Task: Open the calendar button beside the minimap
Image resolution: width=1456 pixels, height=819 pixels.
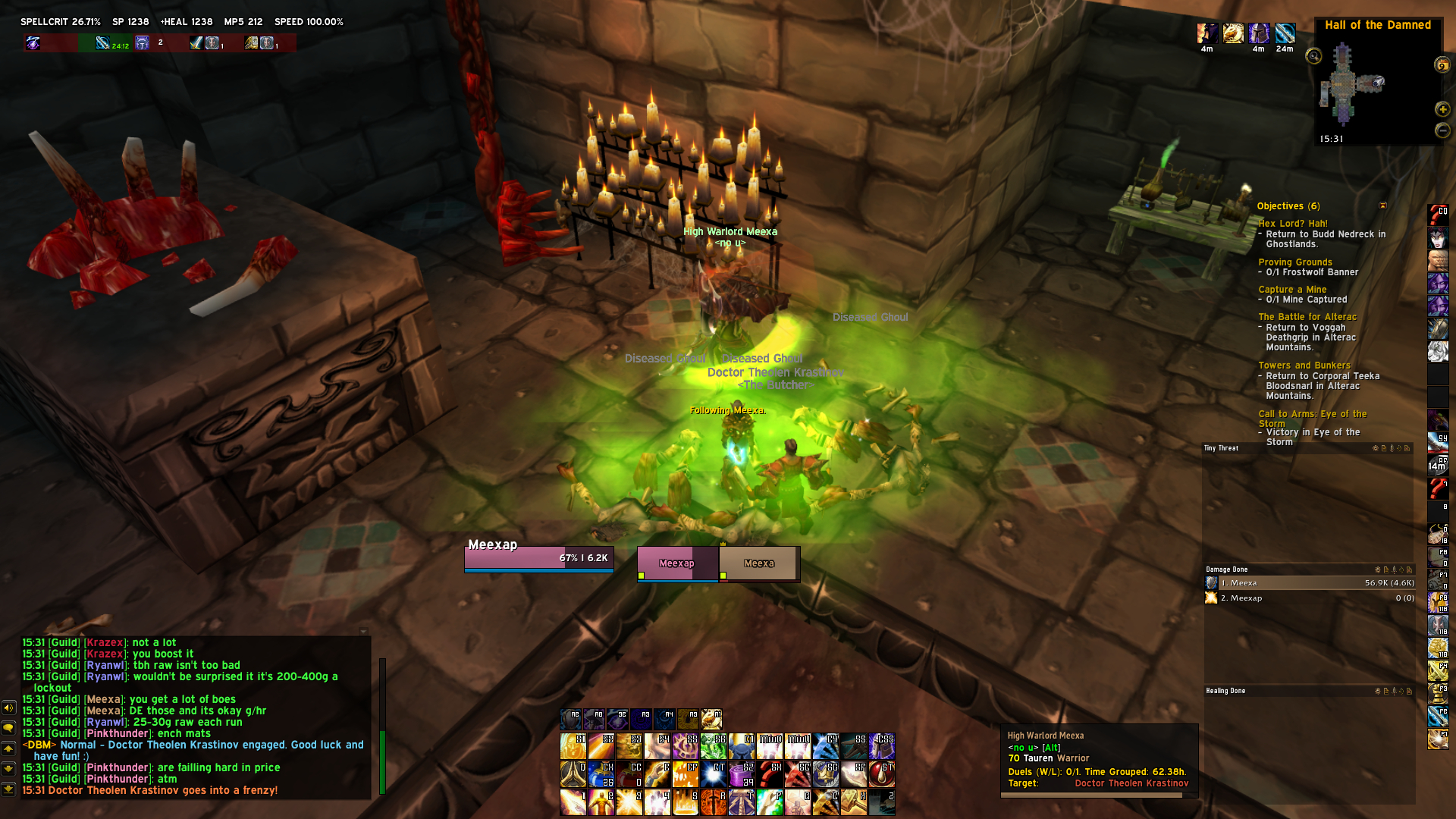Action: [x=1442, y=65]
